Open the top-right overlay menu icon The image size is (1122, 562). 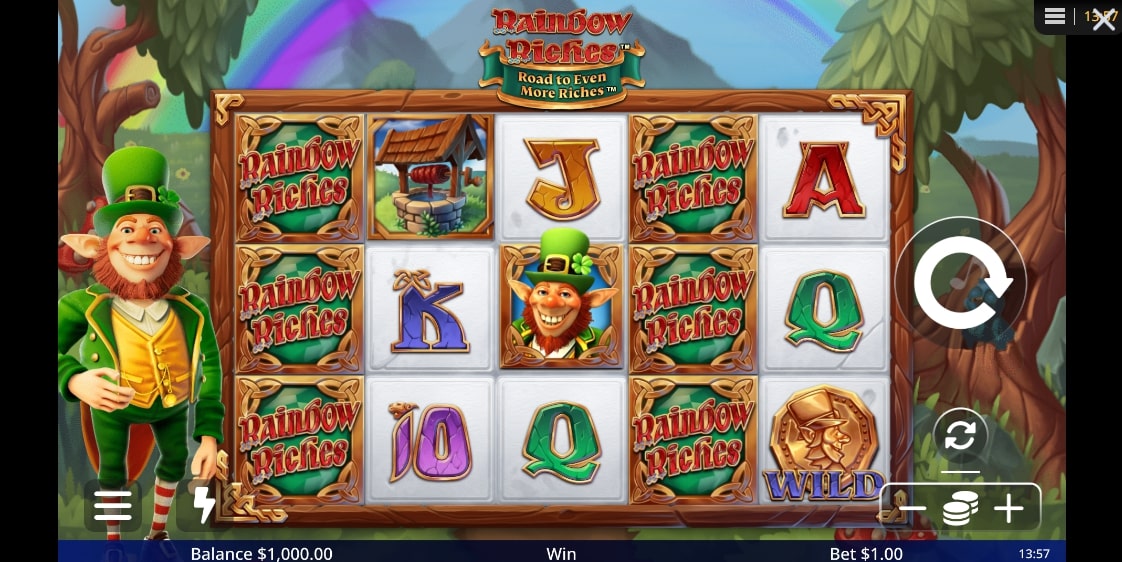[1055, 16]
